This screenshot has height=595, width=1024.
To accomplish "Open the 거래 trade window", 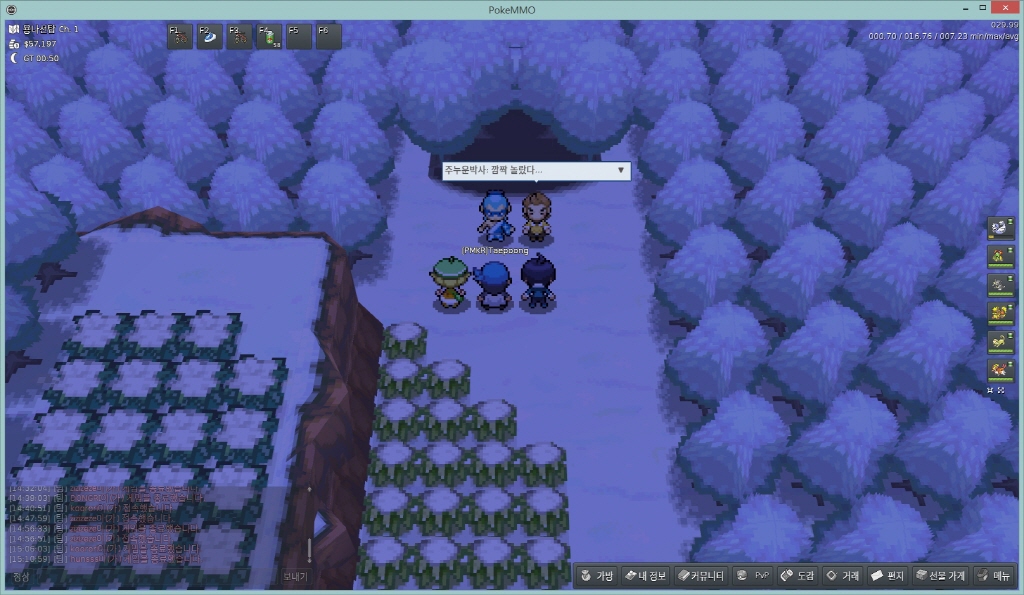I will (x=842, y=576).
